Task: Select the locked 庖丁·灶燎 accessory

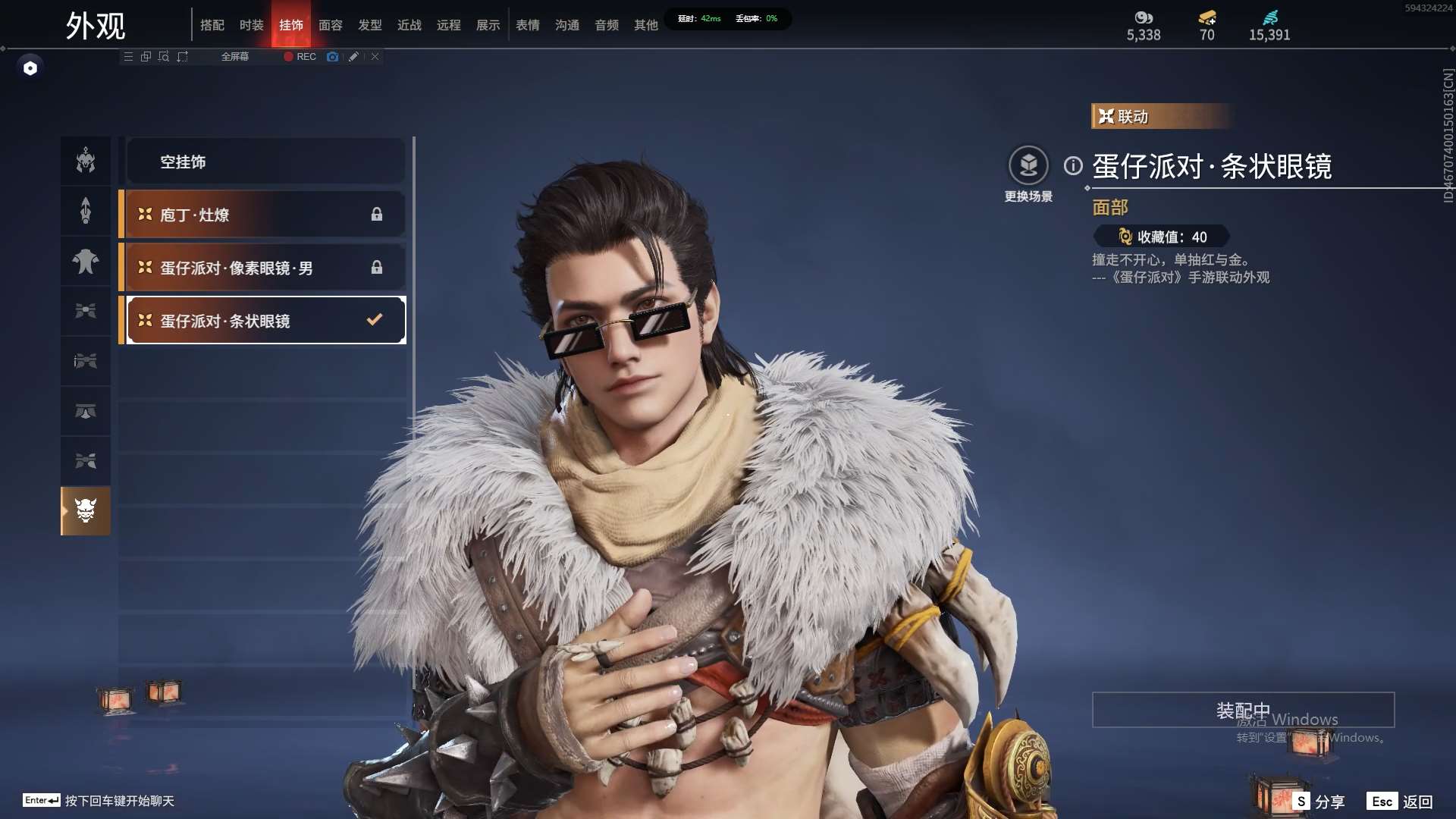Action: 264,215
